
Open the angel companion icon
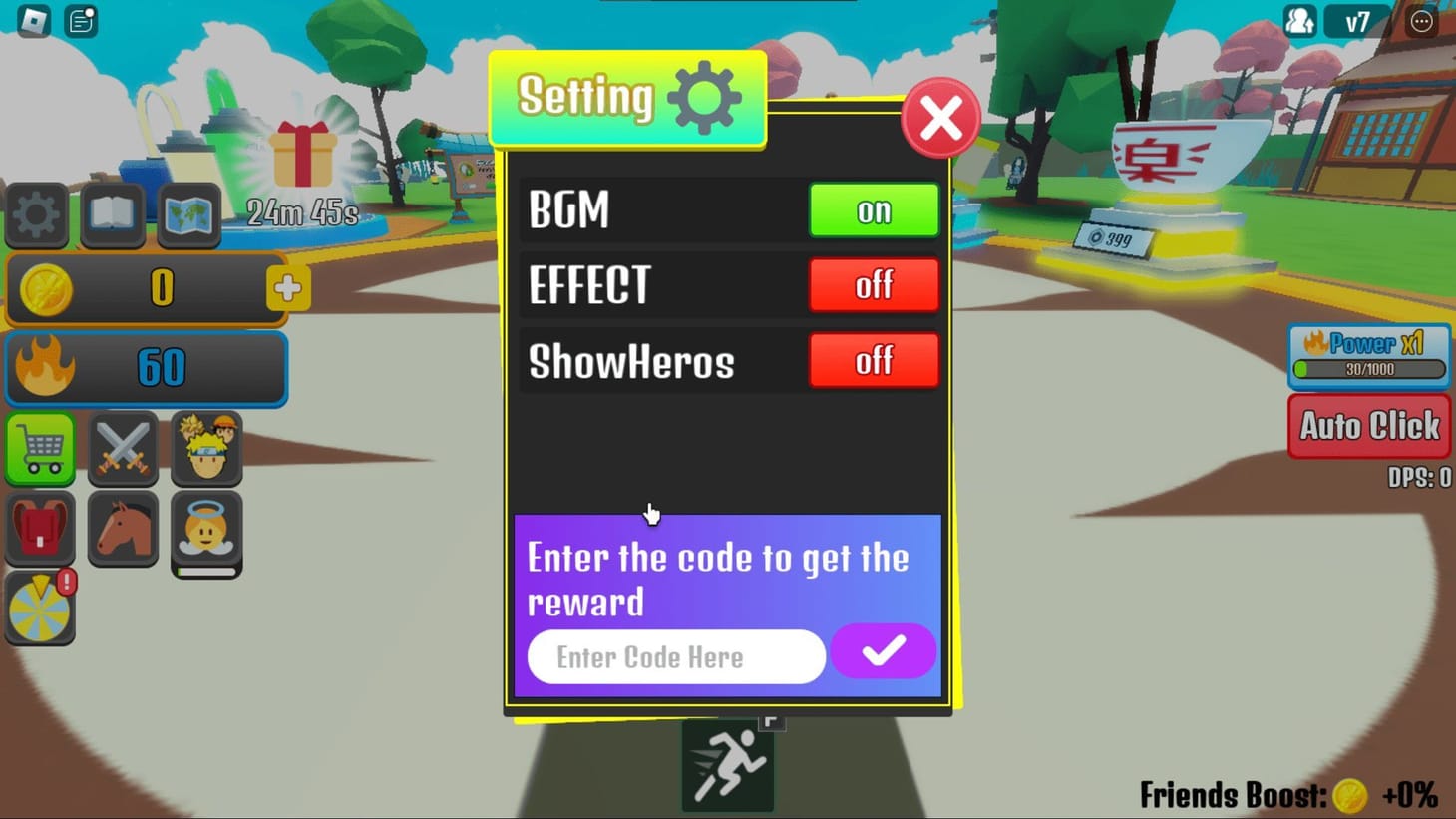click(205, 529)
